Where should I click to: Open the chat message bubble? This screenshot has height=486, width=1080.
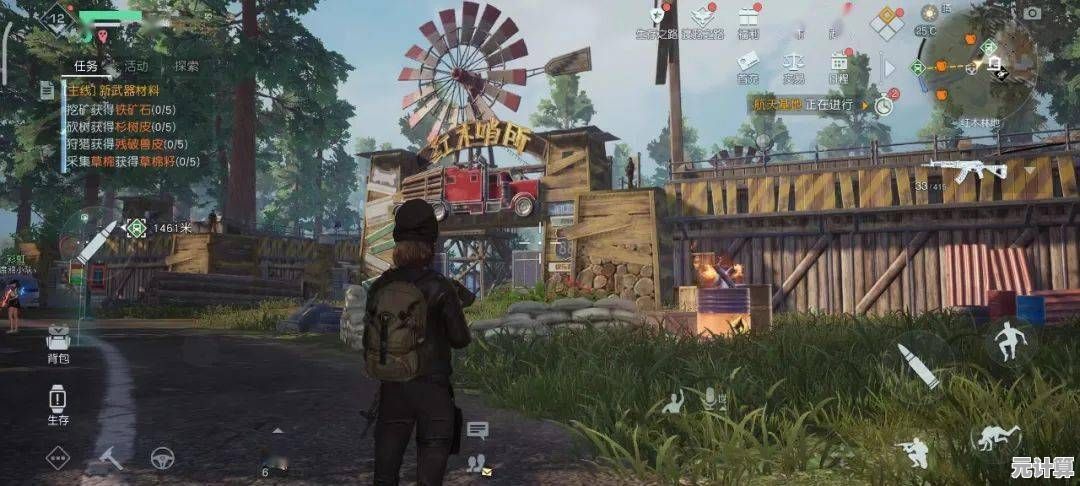coord(477,430)
